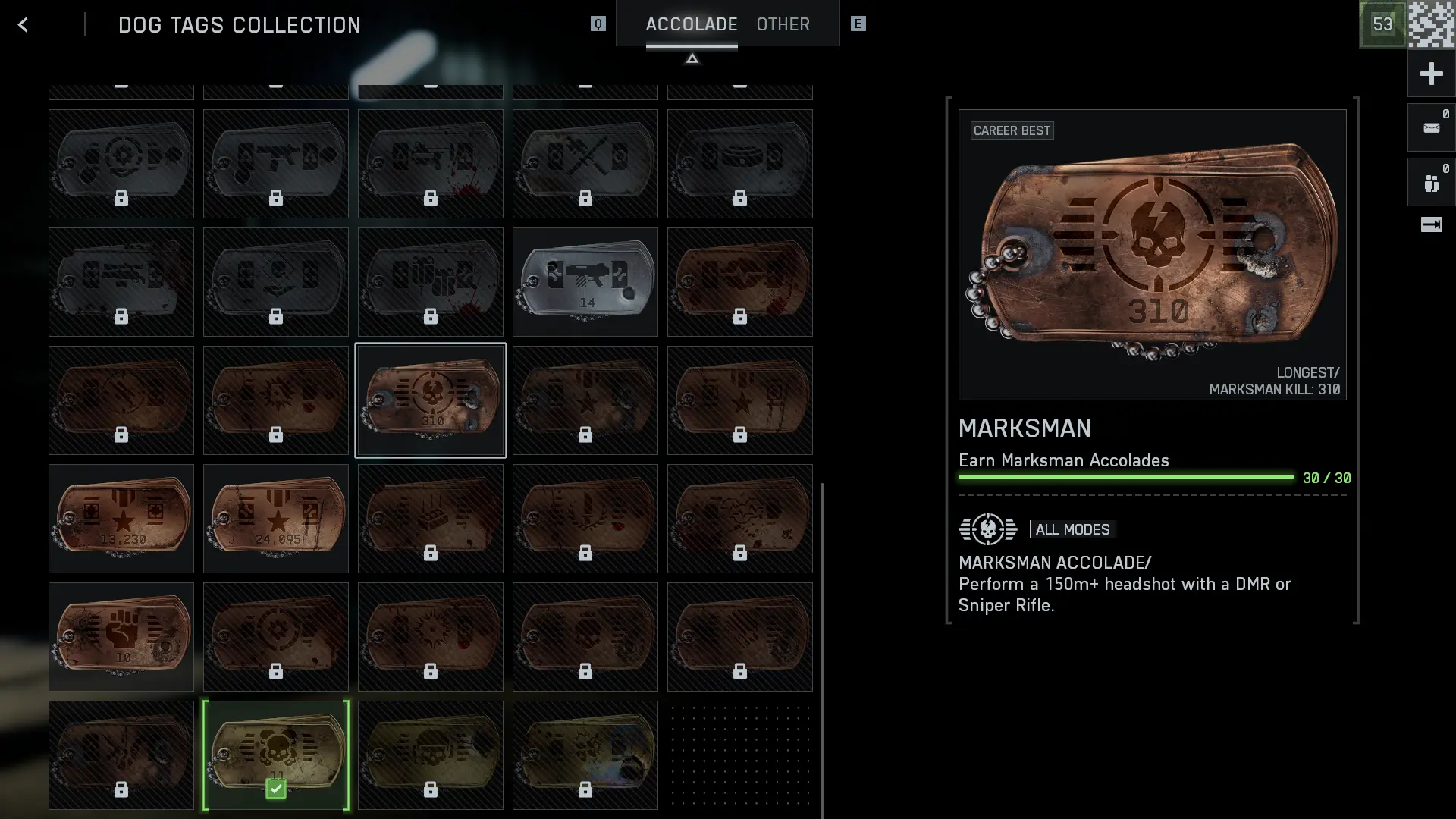
Task: Choose the equipped skull dog tag with checkmark
Action: [x=276, y=755]
